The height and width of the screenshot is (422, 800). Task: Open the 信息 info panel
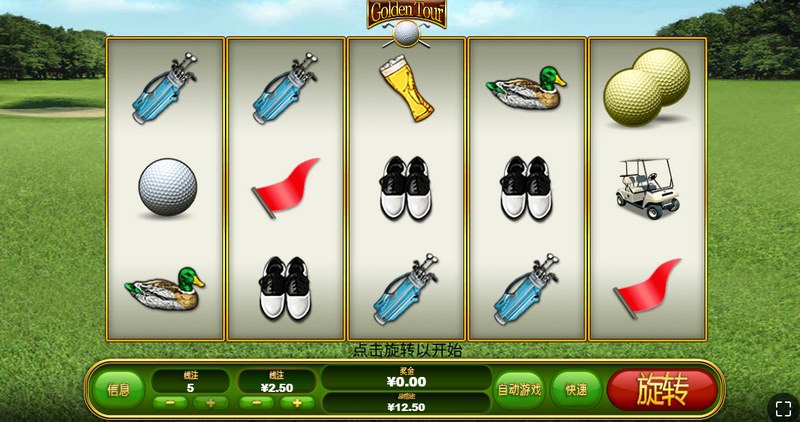point(118,390)
